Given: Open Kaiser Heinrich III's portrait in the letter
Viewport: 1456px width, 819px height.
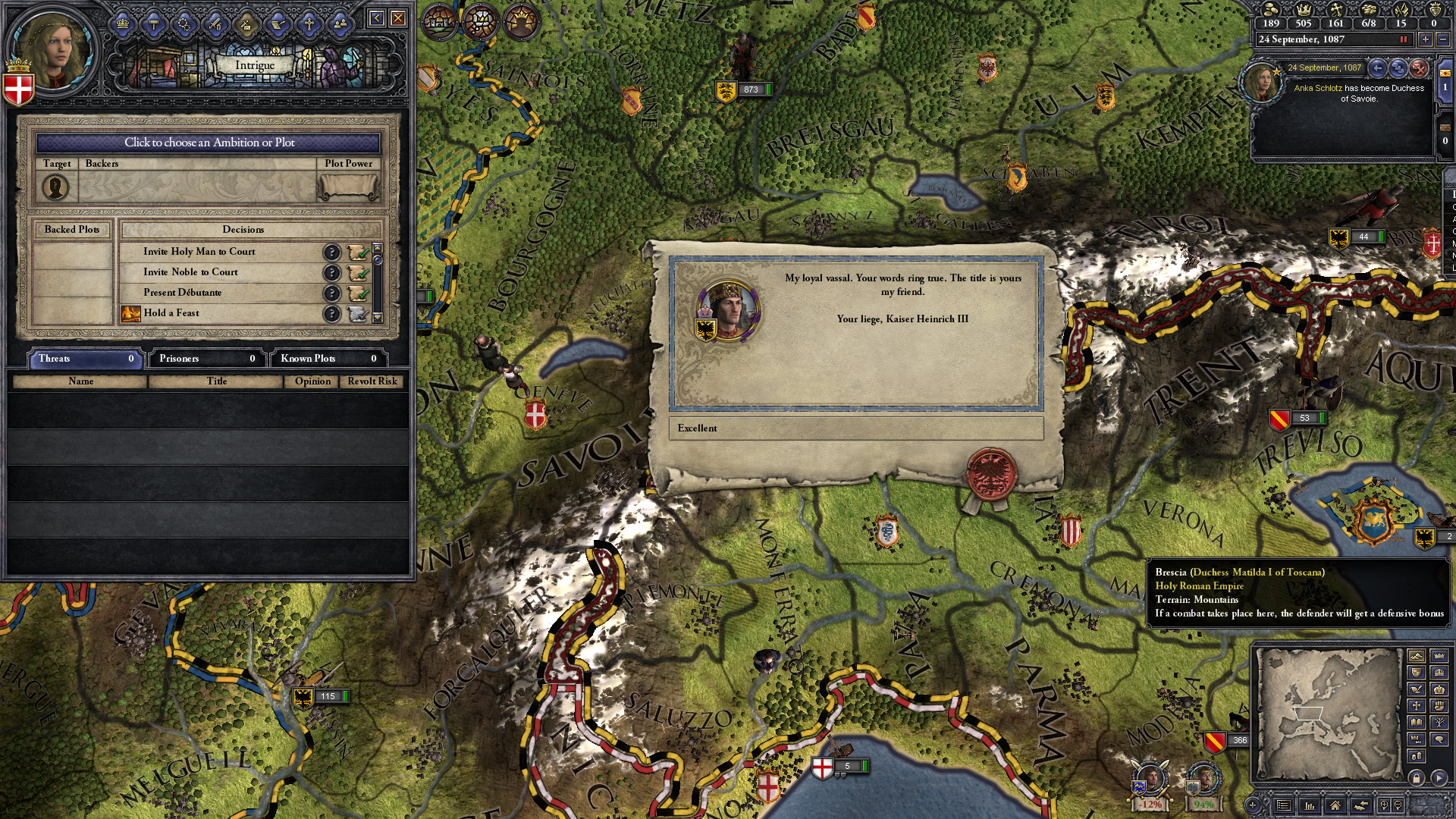Looking at the screenshot, I should point(728,309).
